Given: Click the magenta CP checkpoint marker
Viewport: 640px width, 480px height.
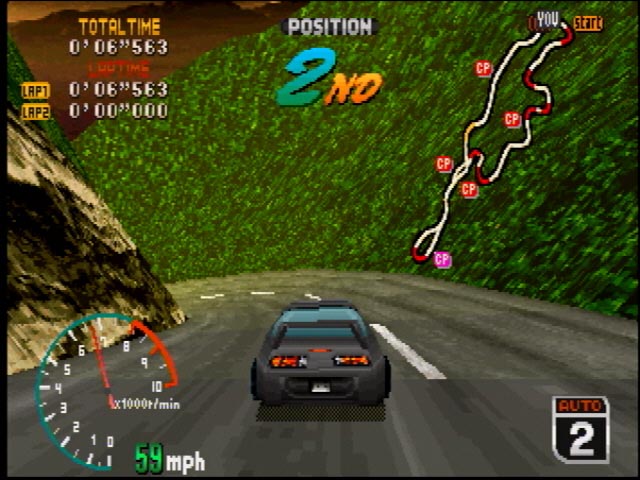Looking at the screenshot, I should point(442,260).
